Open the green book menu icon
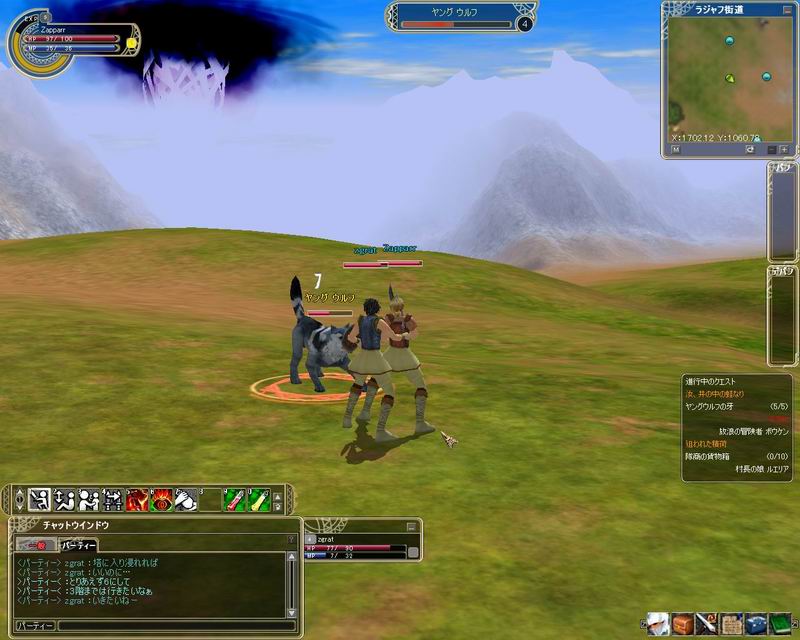The width and height of the screenshot is (800, 640). click(780, 624)
